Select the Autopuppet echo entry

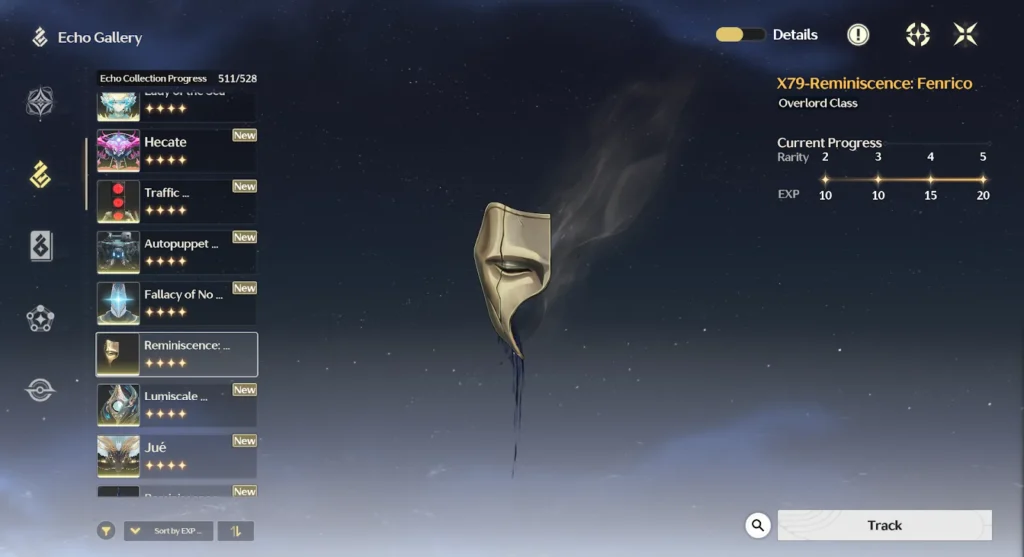click(176, 252)
